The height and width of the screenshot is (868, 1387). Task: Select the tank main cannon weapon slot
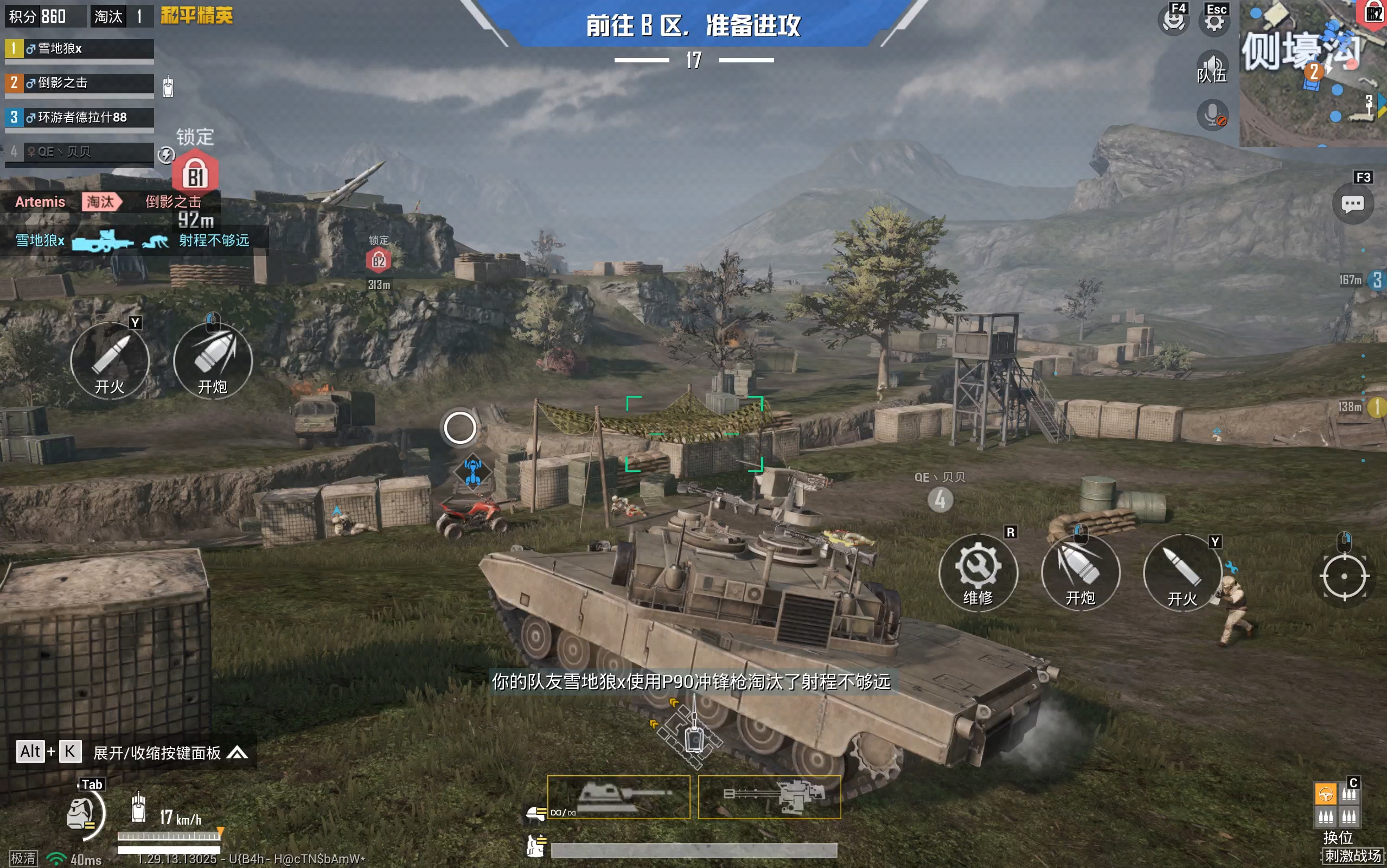pyautogui.click(x=618, y=797)
